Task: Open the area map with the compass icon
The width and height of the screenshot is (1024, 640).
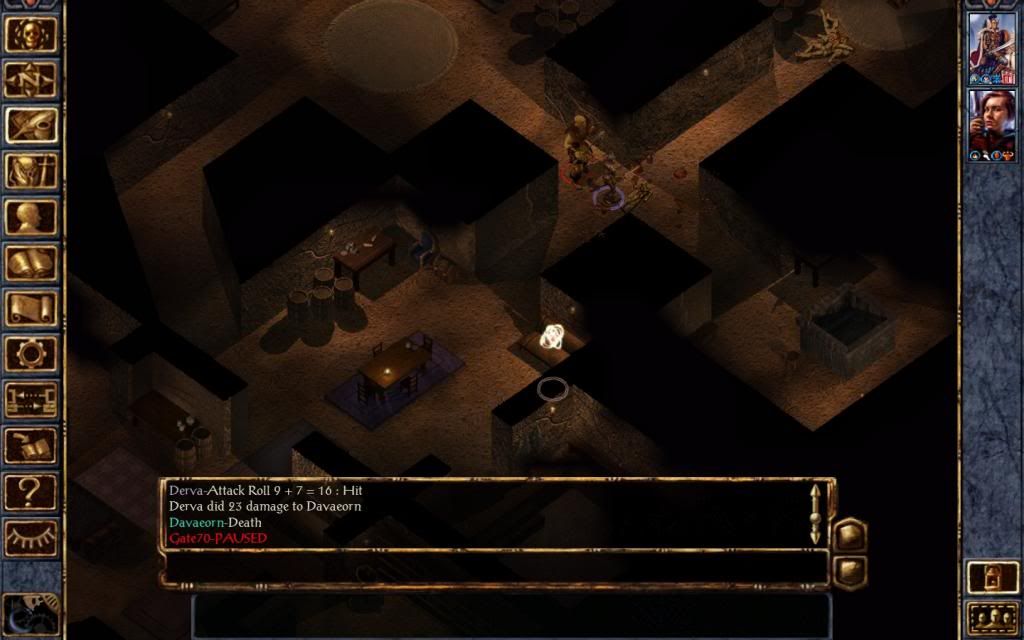Action: [x=32, y=79]
